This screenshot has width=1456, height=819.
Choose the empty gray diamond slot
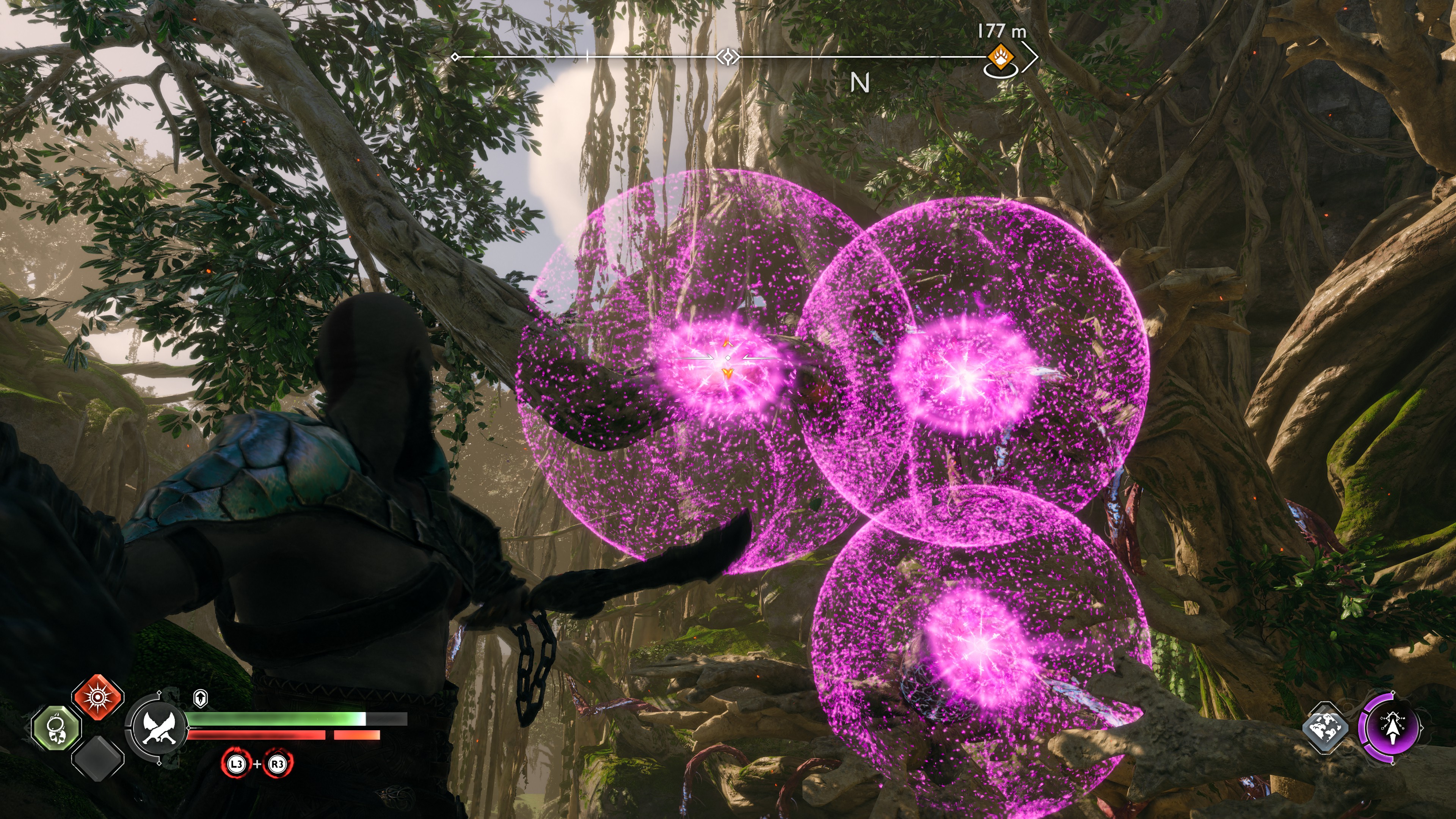tap(98, 758)
